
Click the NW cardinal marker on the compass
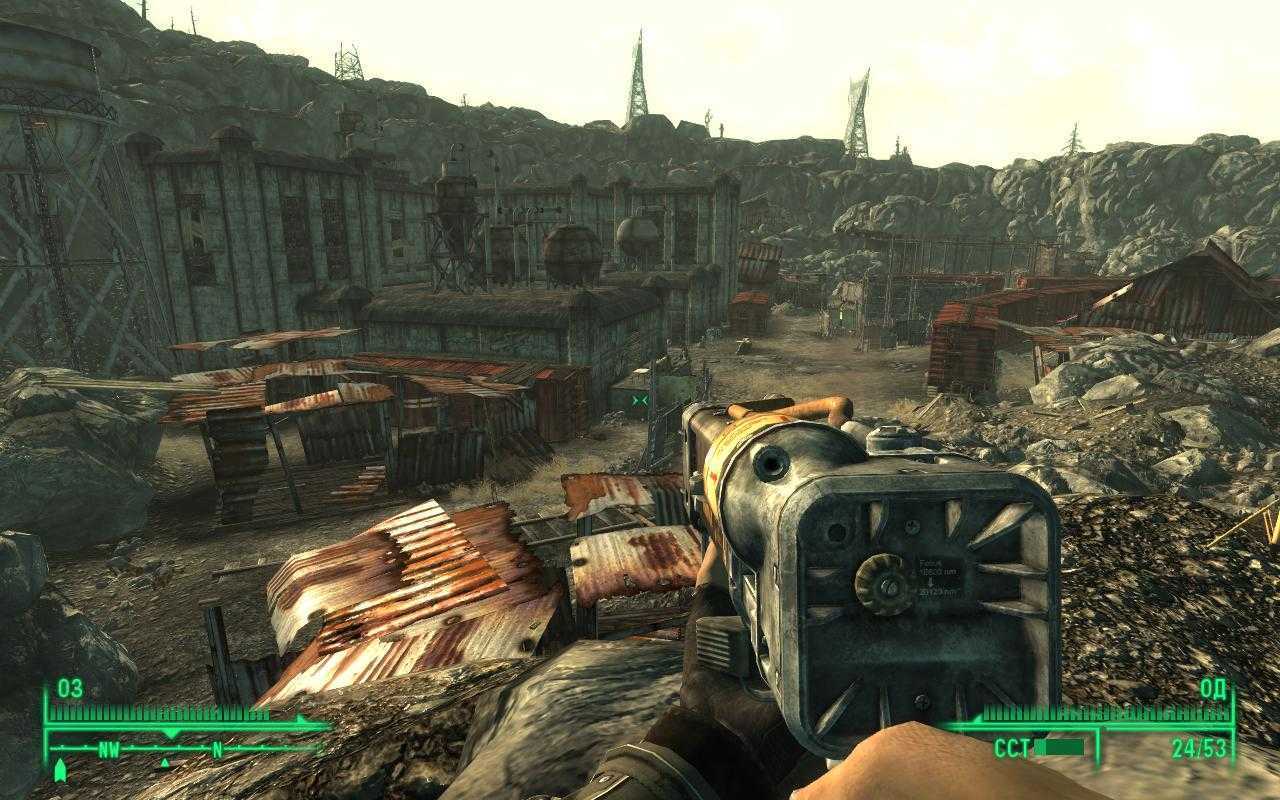click(108, 749)
